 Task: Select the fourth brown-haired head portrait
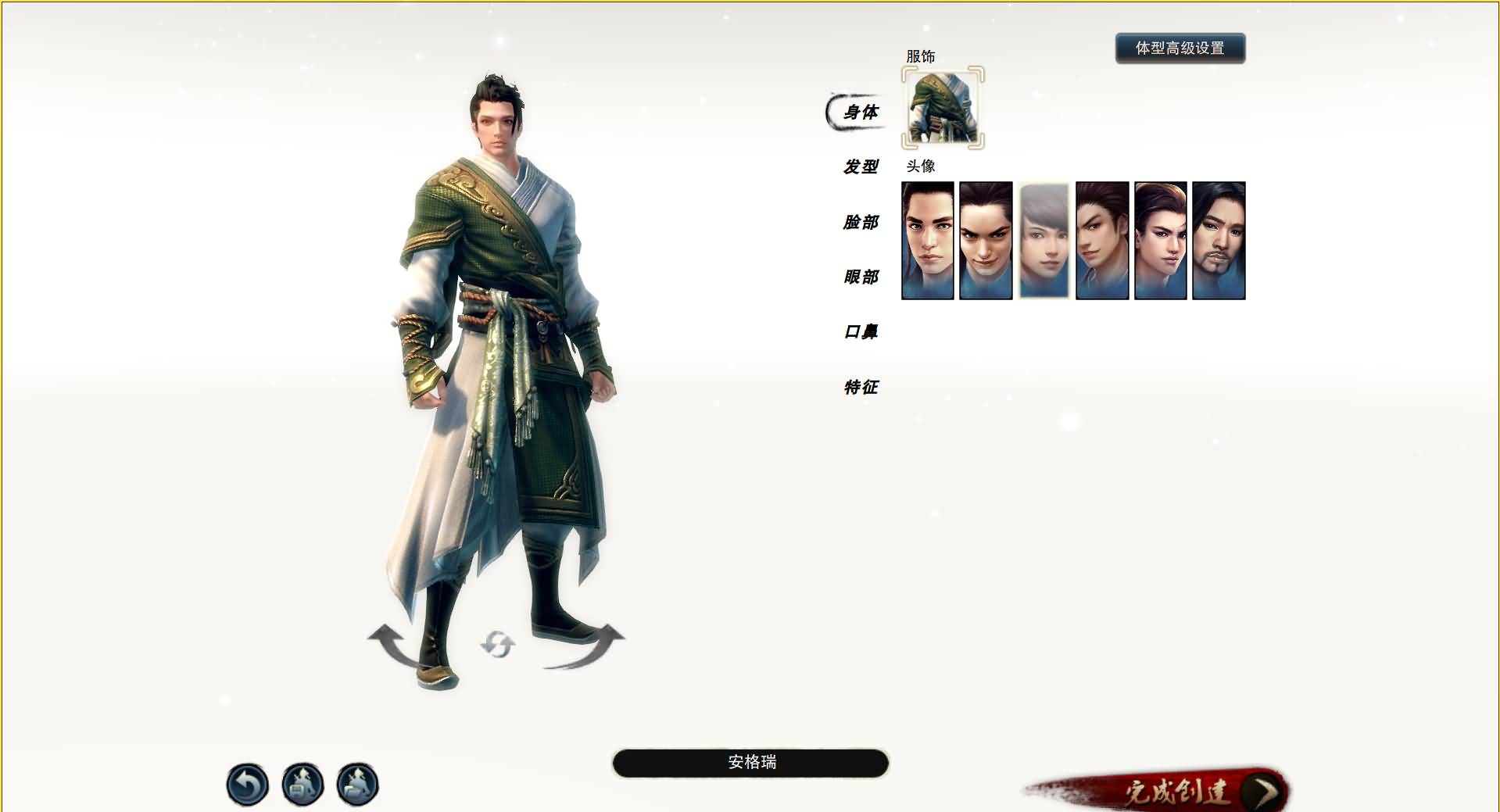tap(1102, 240)
